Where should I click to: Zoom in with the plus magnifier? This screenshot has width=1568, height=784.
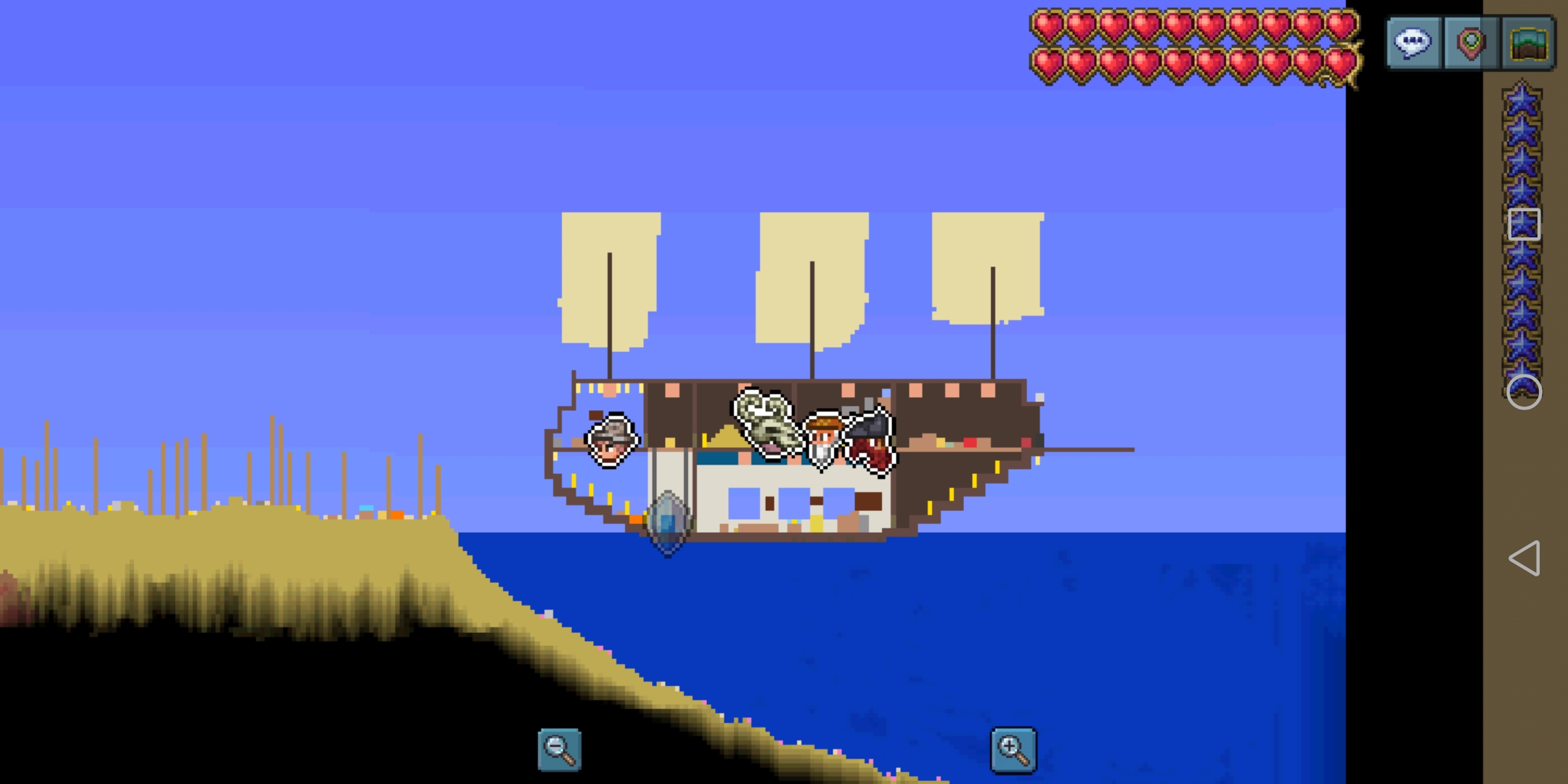click(x=1013, y=749)
